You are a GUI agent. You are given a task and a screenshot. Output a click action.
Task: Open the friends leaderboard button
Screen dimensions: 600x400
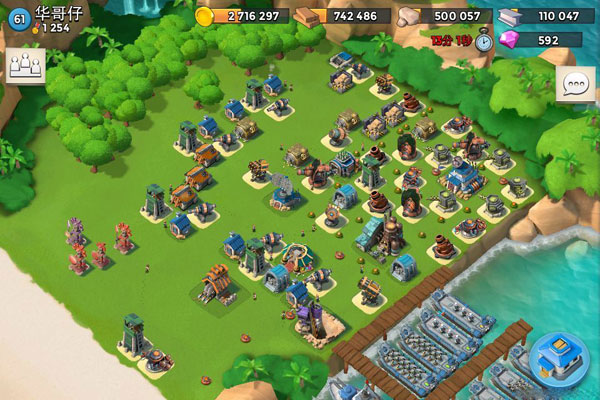(x=25, y=66)
